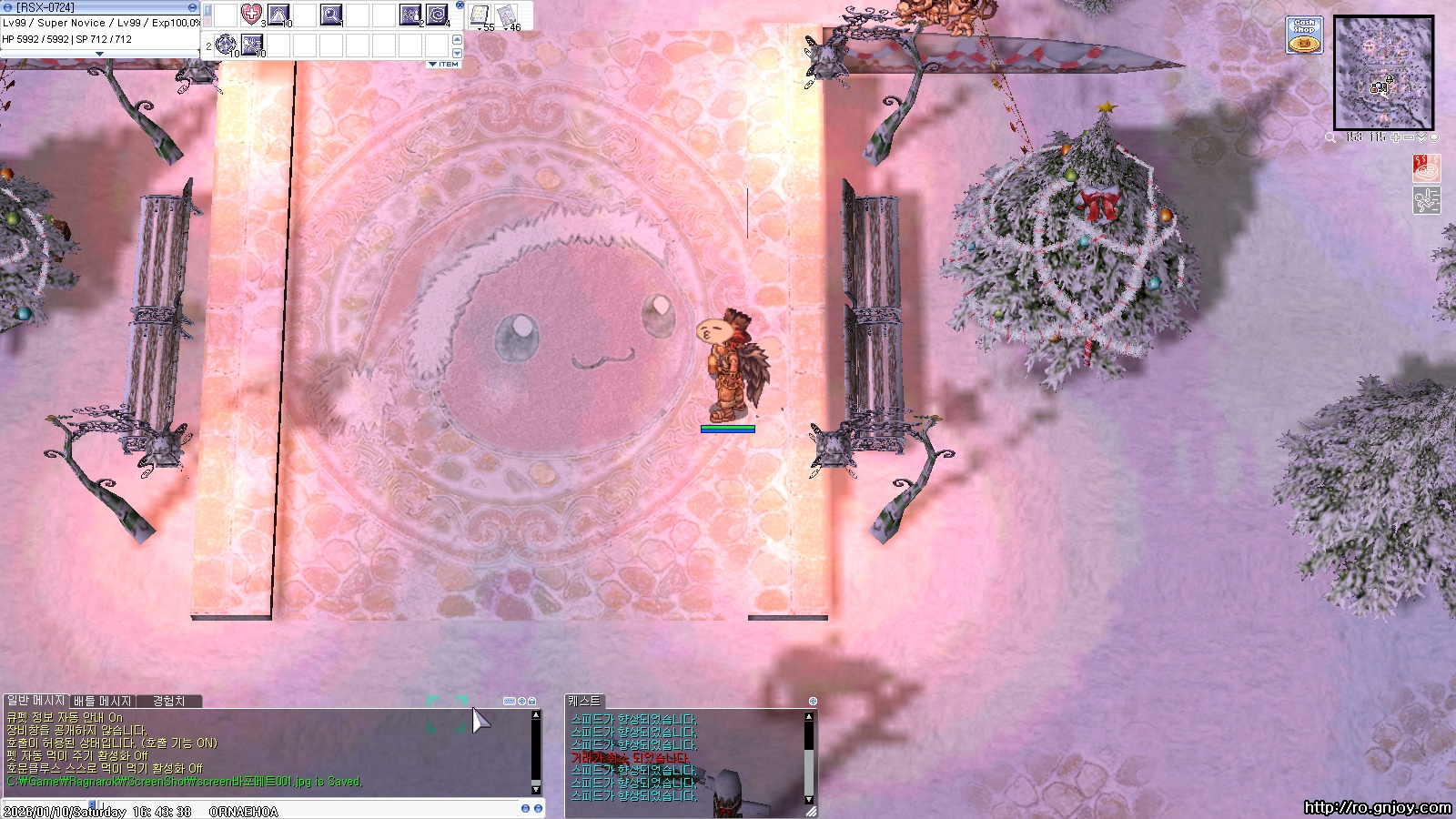
Task: Use the item with count 55
Action: [480, 15]
